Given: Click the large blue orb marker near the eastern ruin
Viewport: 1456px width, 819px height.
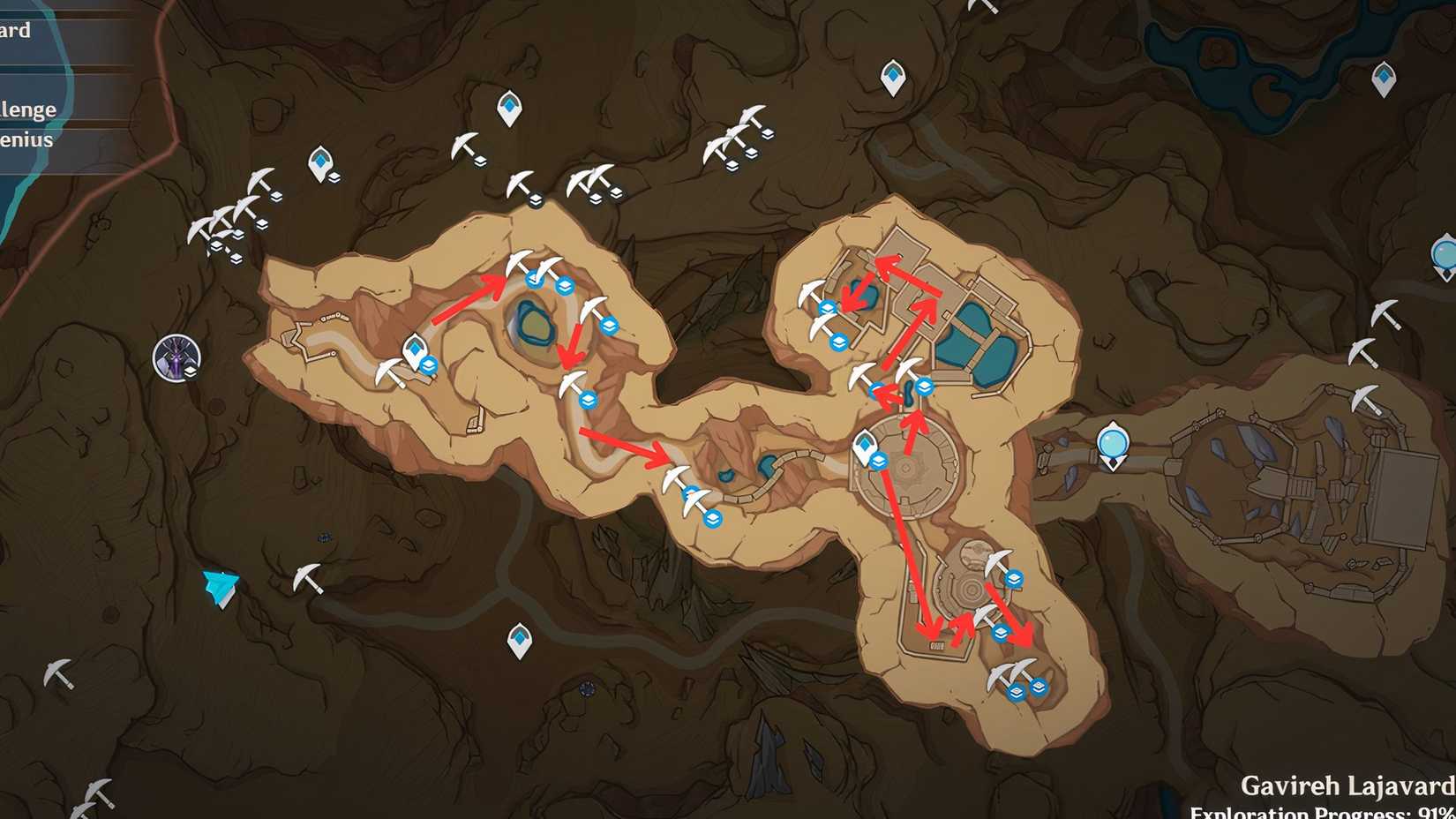Looking at the screenshot, I should point(1115,446).
